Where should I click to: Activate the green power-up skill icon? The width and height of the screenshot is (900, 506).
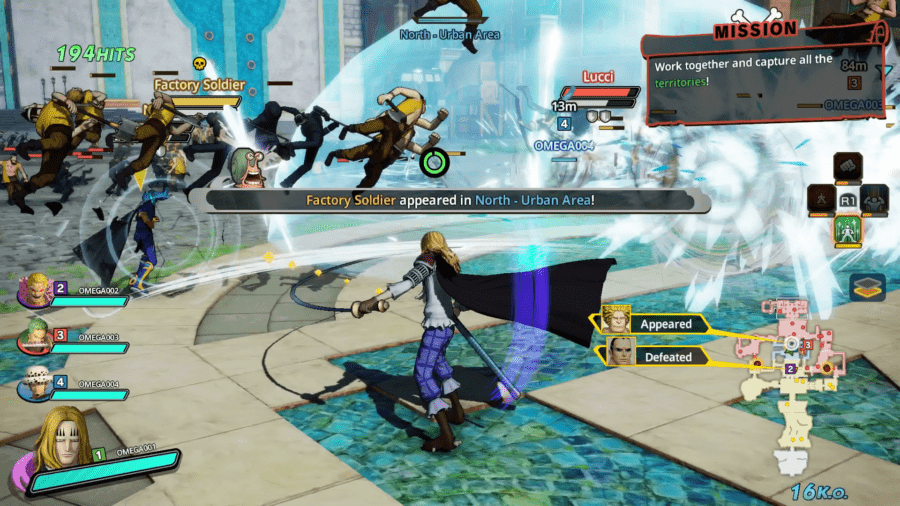(x=848, y=232)
